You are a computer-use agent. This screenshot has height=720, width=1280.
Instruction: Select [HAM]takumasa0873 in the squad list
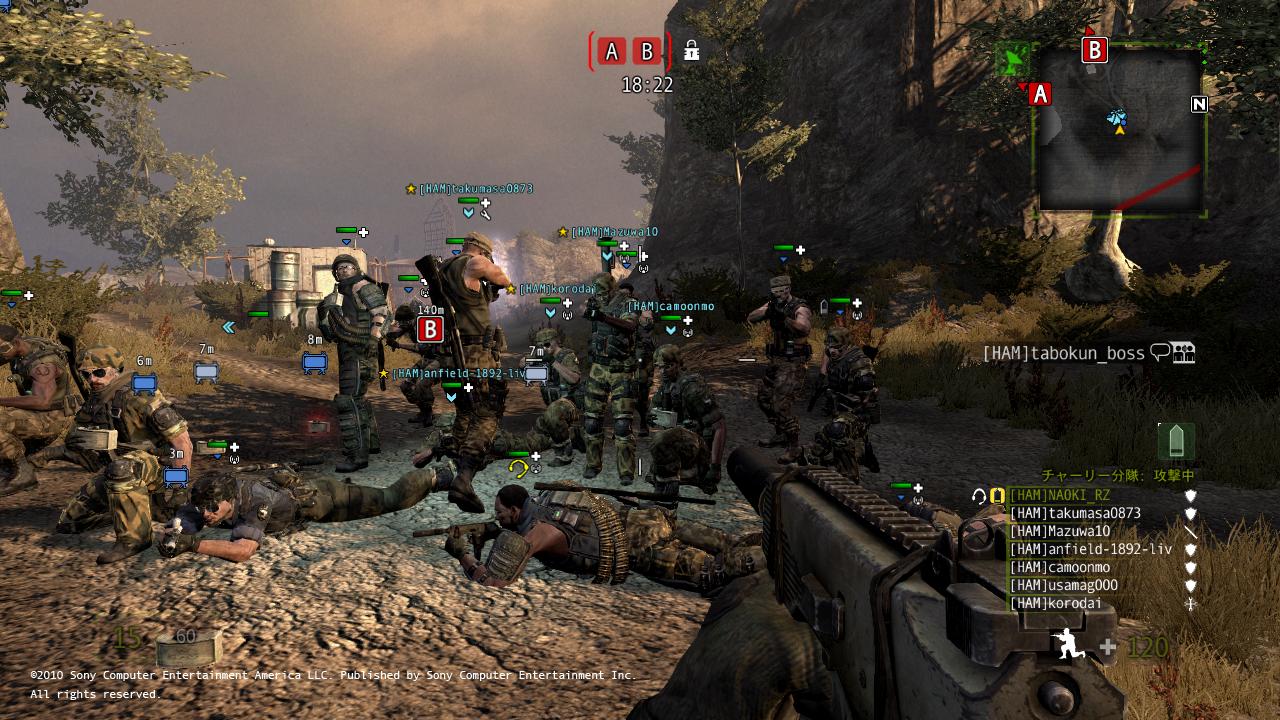(x=1074, y=513)
